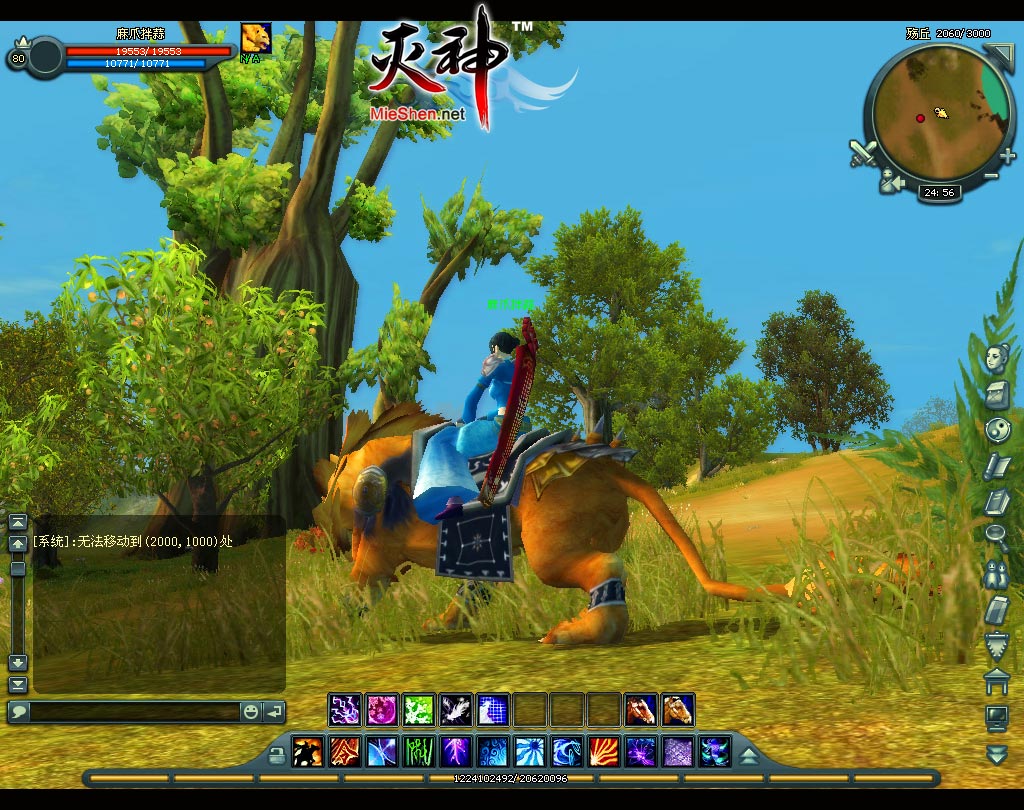The height and width of the screenshot is (810, 1024).
Task: Zoom out the minimap with minus button
Action: (x=991, y=176)
